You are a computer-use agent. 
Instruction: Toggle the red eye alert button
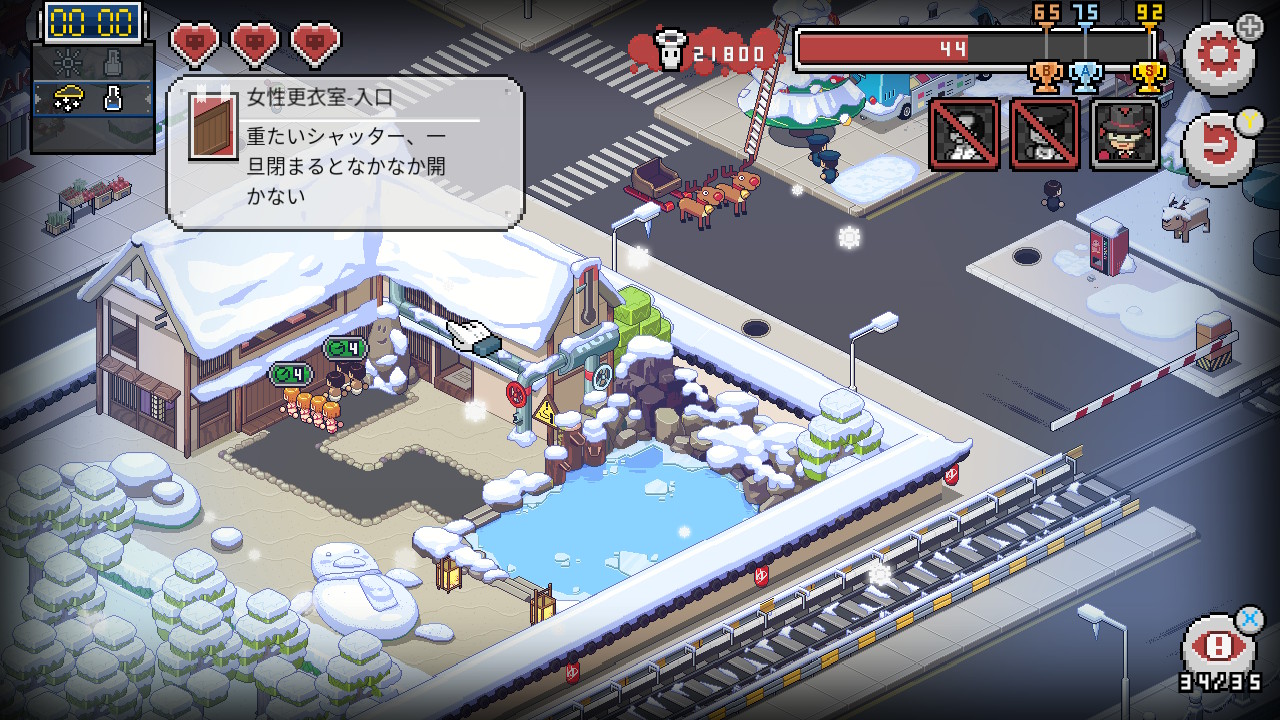pyautogui.click(x=1217, y=647)
